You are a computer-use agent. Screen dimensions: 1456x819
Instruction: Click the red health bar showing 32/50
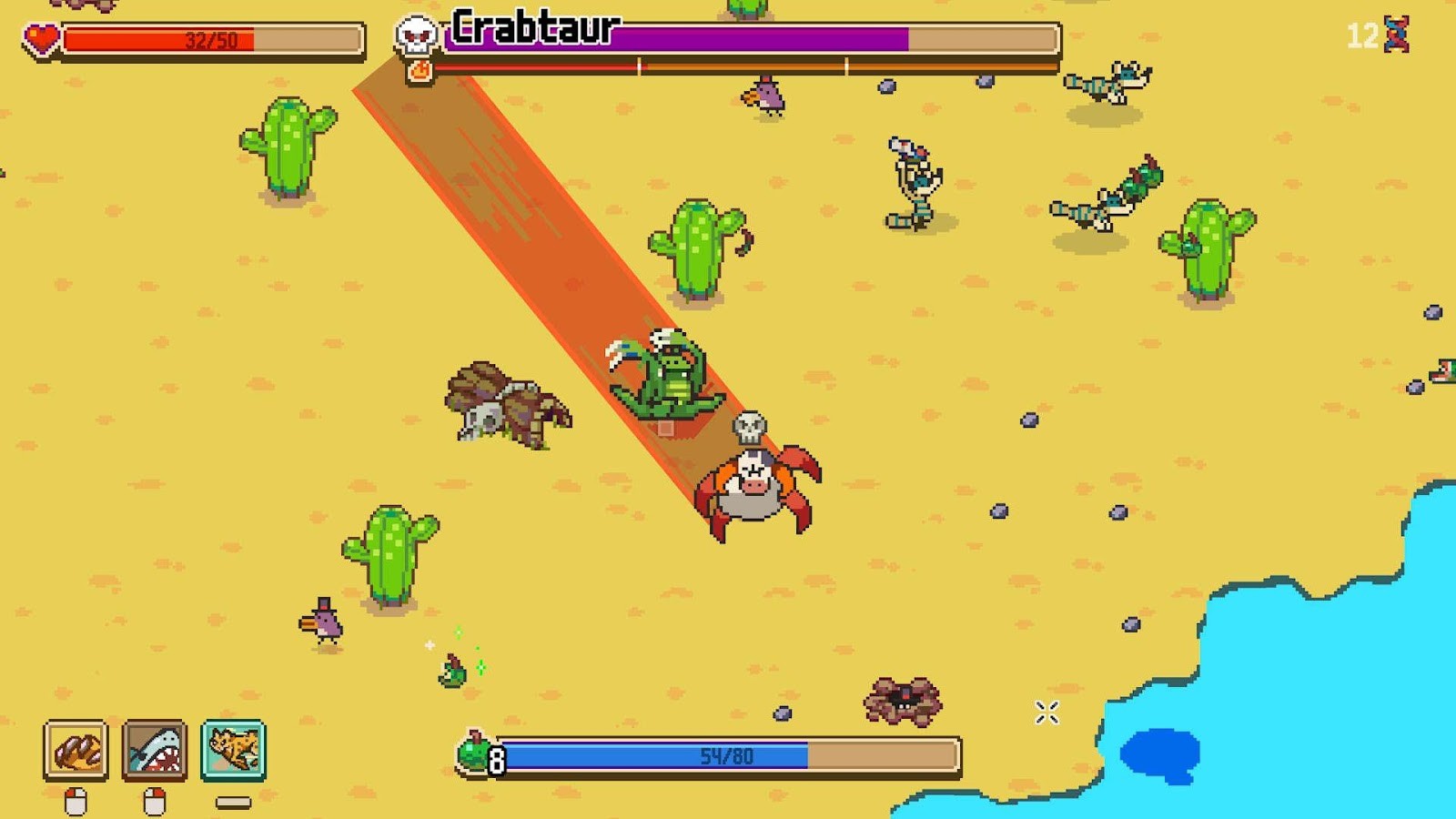pos(209,38)
